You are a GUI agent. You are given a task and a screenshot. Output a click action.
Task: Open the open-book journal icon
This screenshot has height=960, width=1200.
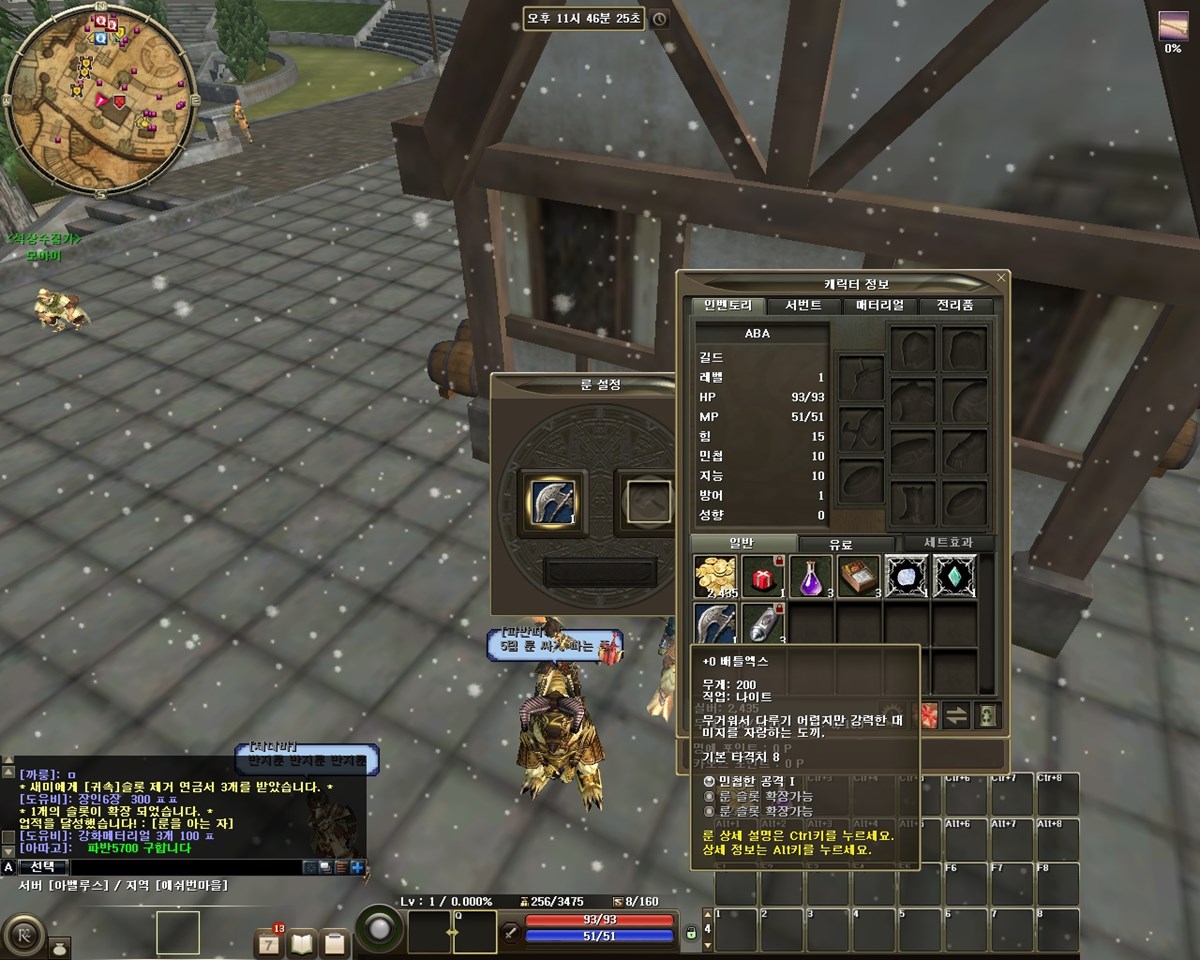302,942
